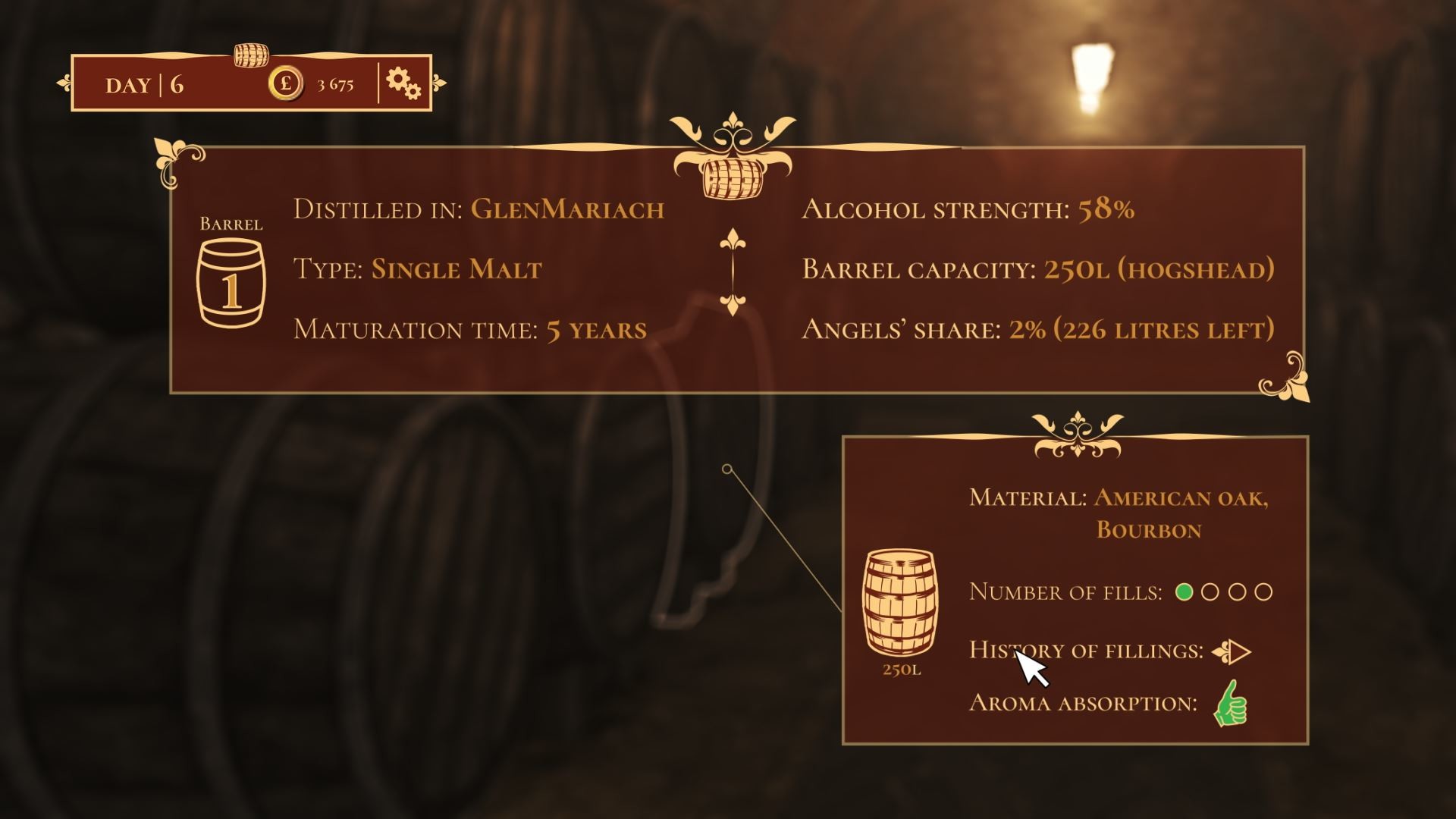The width and height of the screenshot is (1456, 819).
Task: Click the coin currency icon
Action: [x=284, y=82]
